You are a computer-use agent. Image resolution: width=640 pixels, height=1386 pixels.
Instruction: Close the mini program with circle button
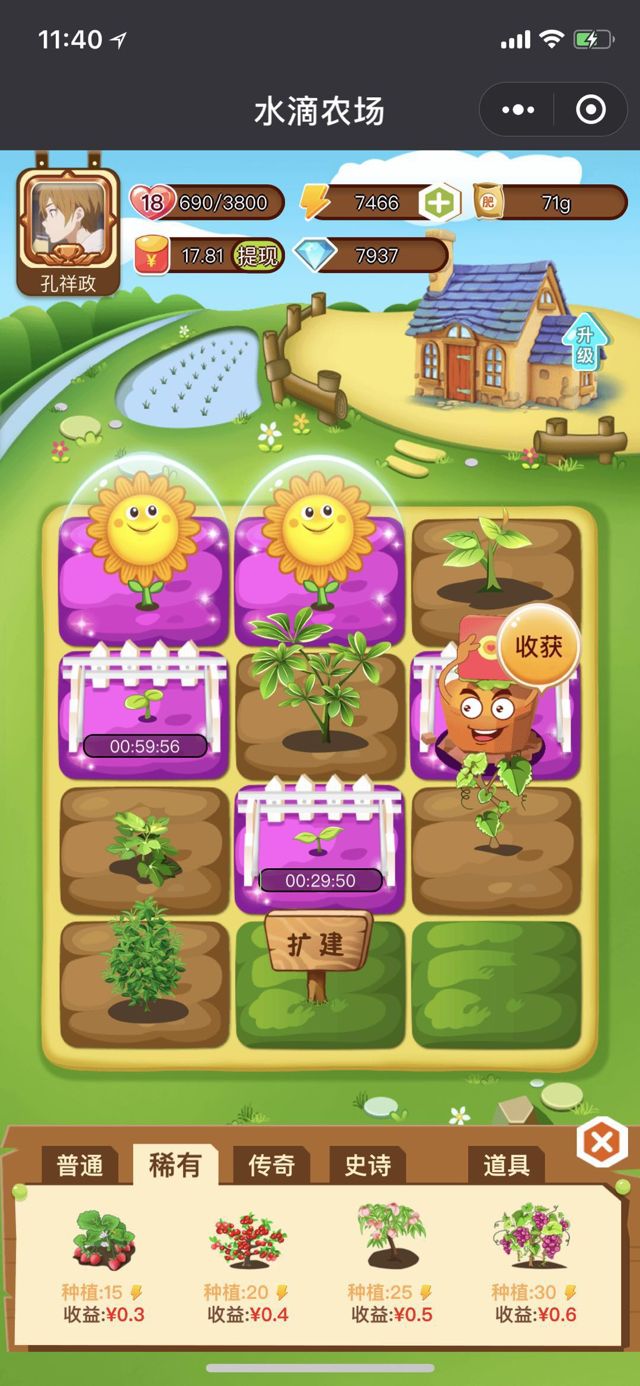[591, 110]
